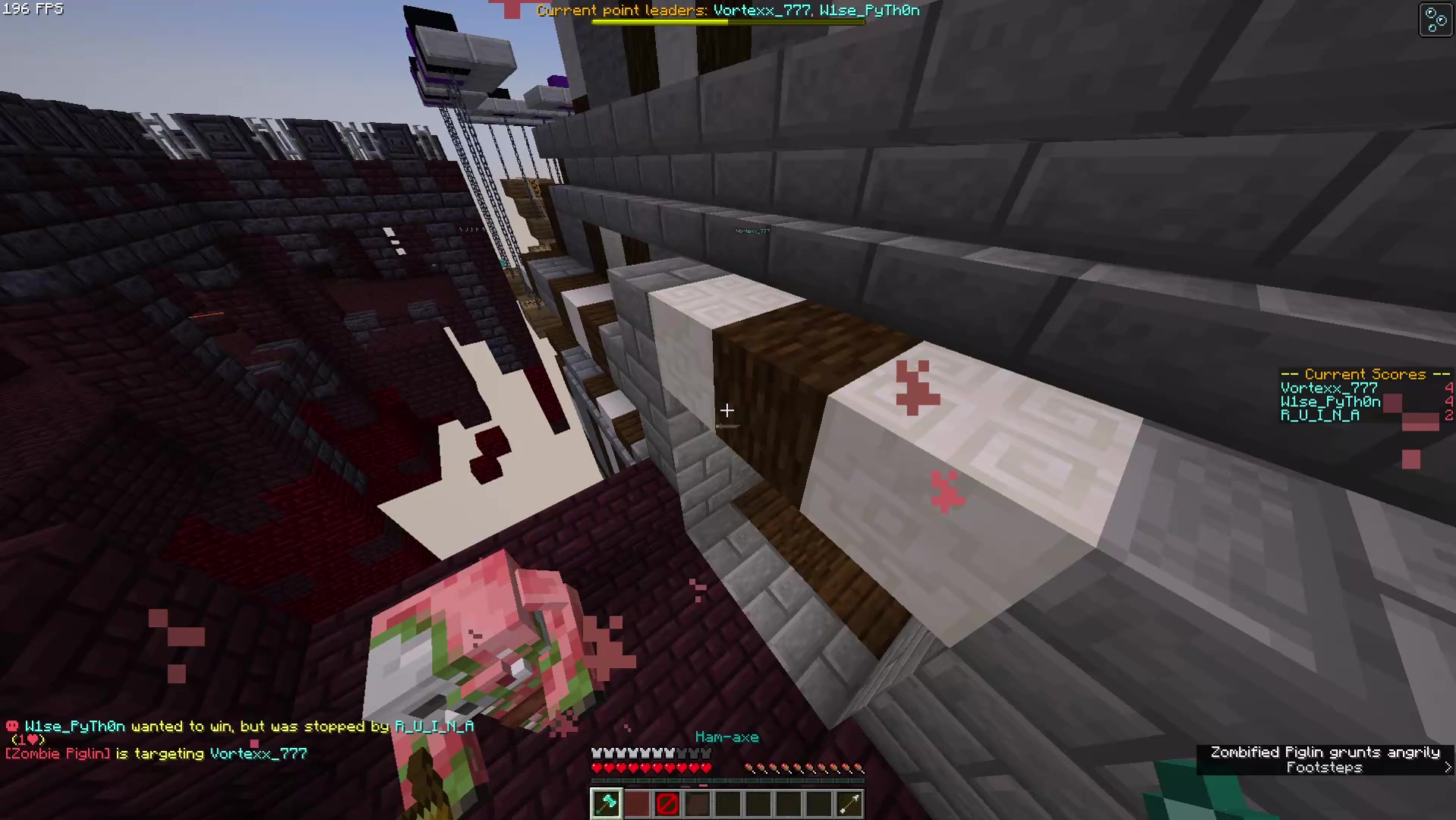This screenshot has width=1456, height=820.
Task: Select the arrow item in the last hotbar slot
Action: (849, 803)
